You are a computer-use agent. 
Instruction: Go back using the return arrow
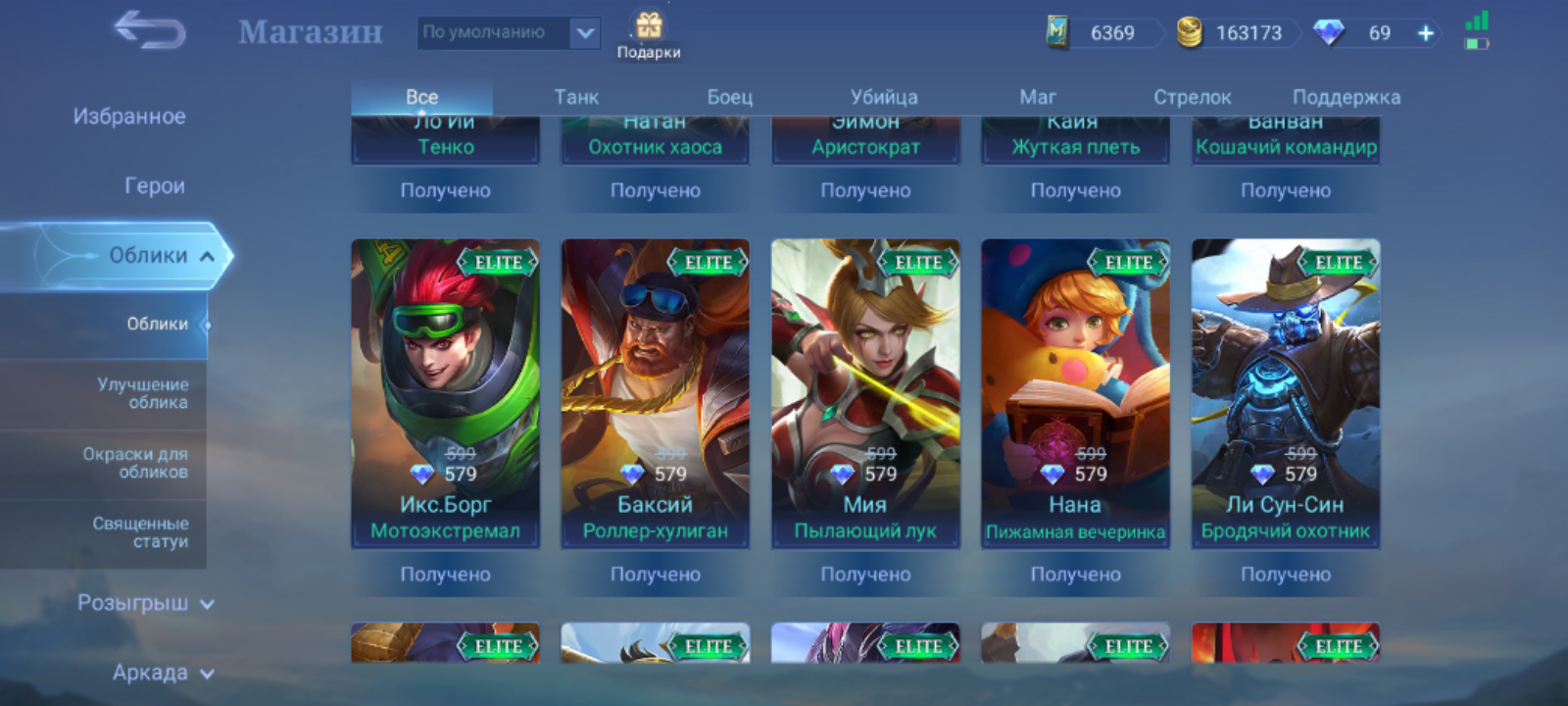[x=149, y=31]
